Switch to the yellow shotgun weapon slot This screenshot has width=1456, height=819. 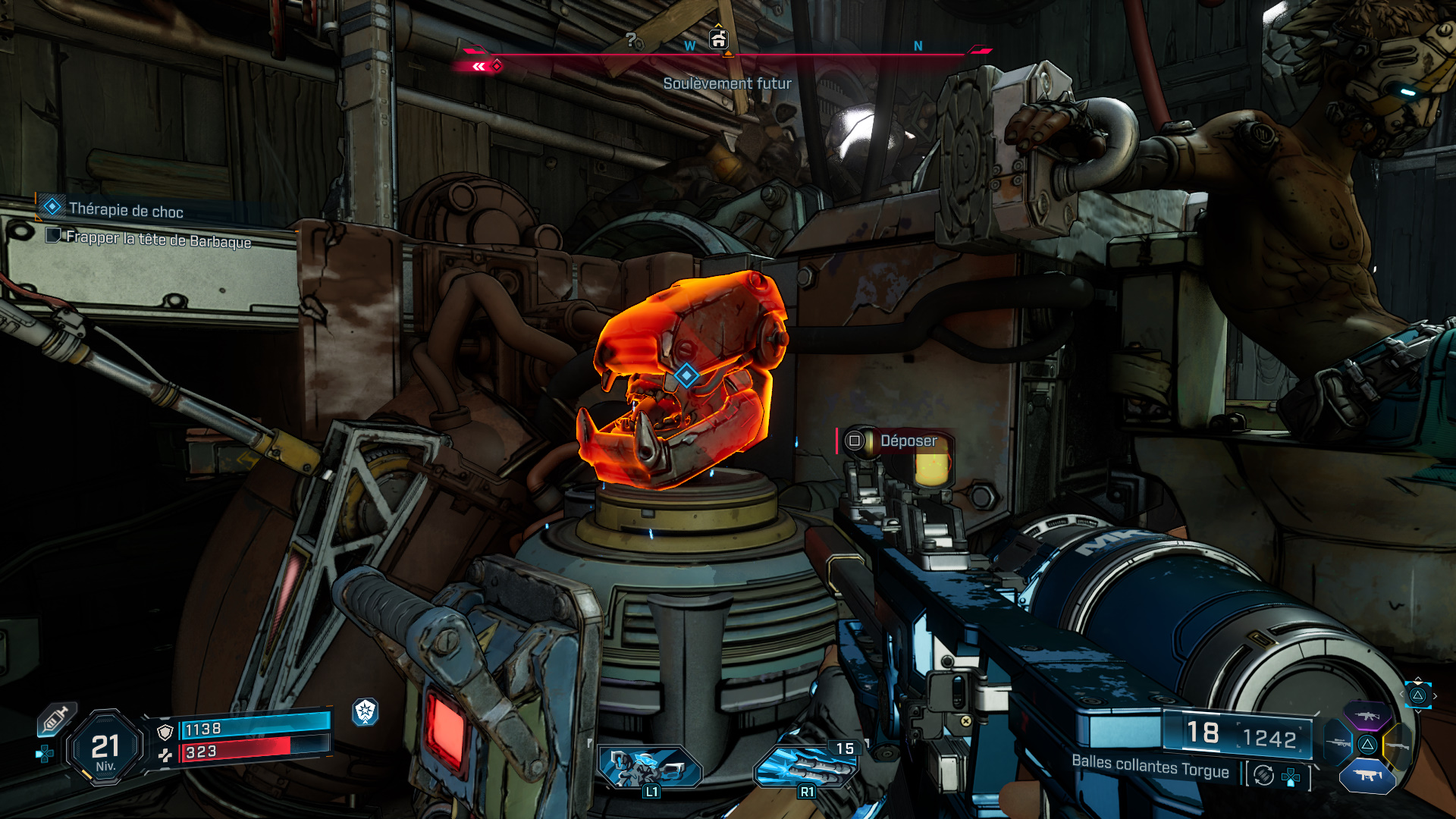(x=1397, y=746)
